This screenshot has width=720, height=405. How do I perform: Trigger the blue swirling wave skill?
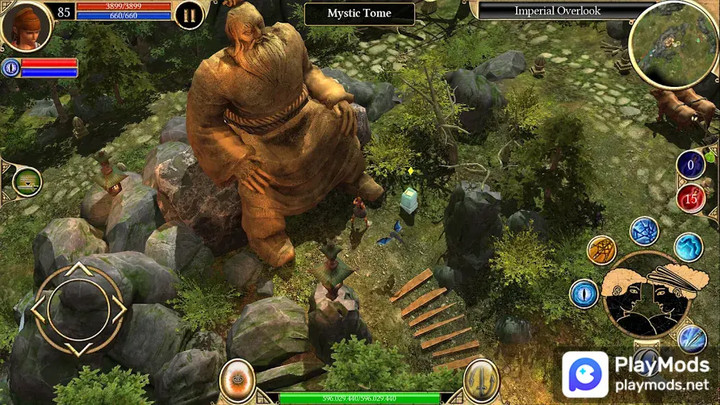tap(688, 246)
